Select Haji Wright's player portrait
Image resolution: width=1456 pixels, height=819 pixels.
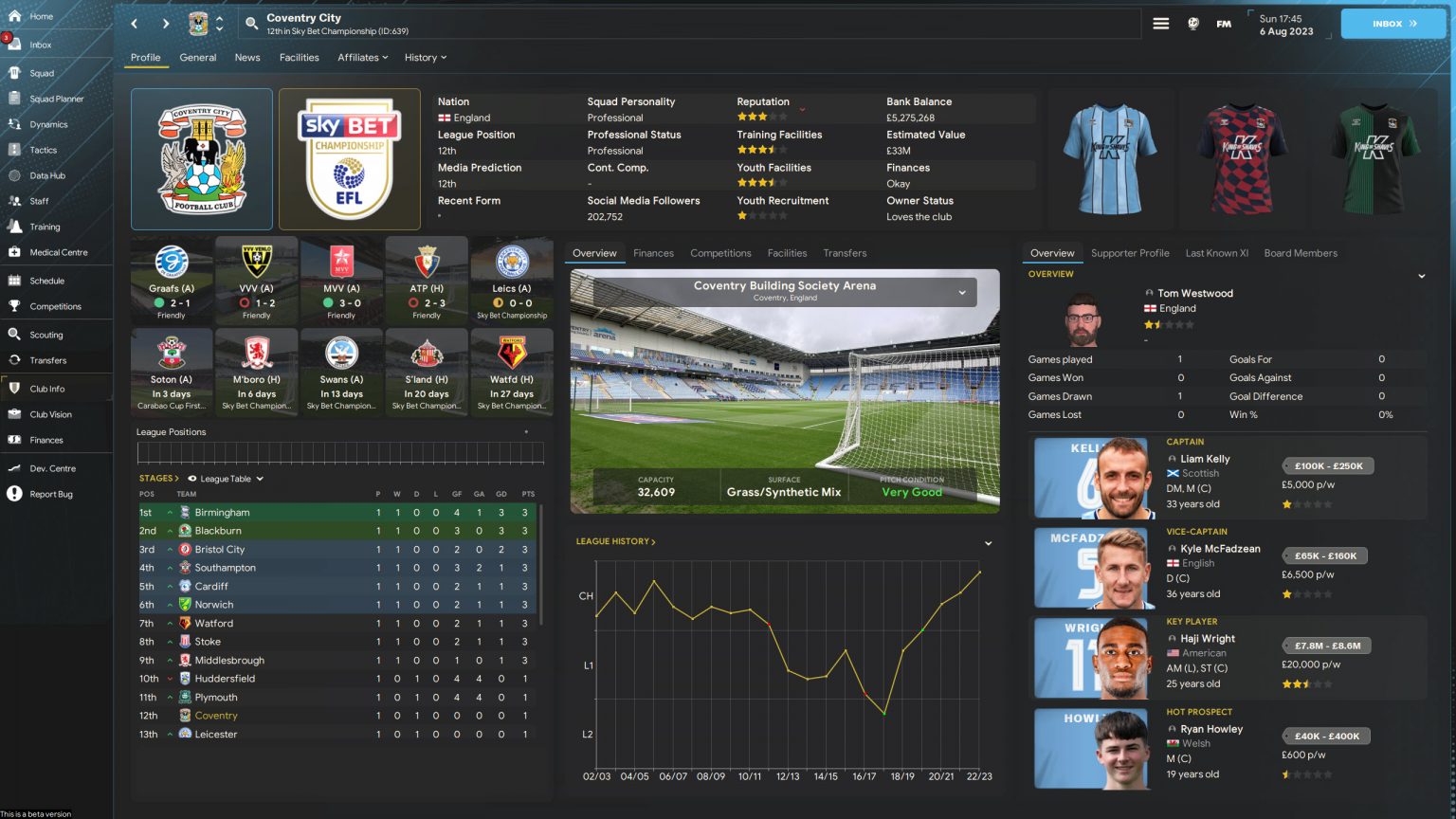click(1091, 658)
